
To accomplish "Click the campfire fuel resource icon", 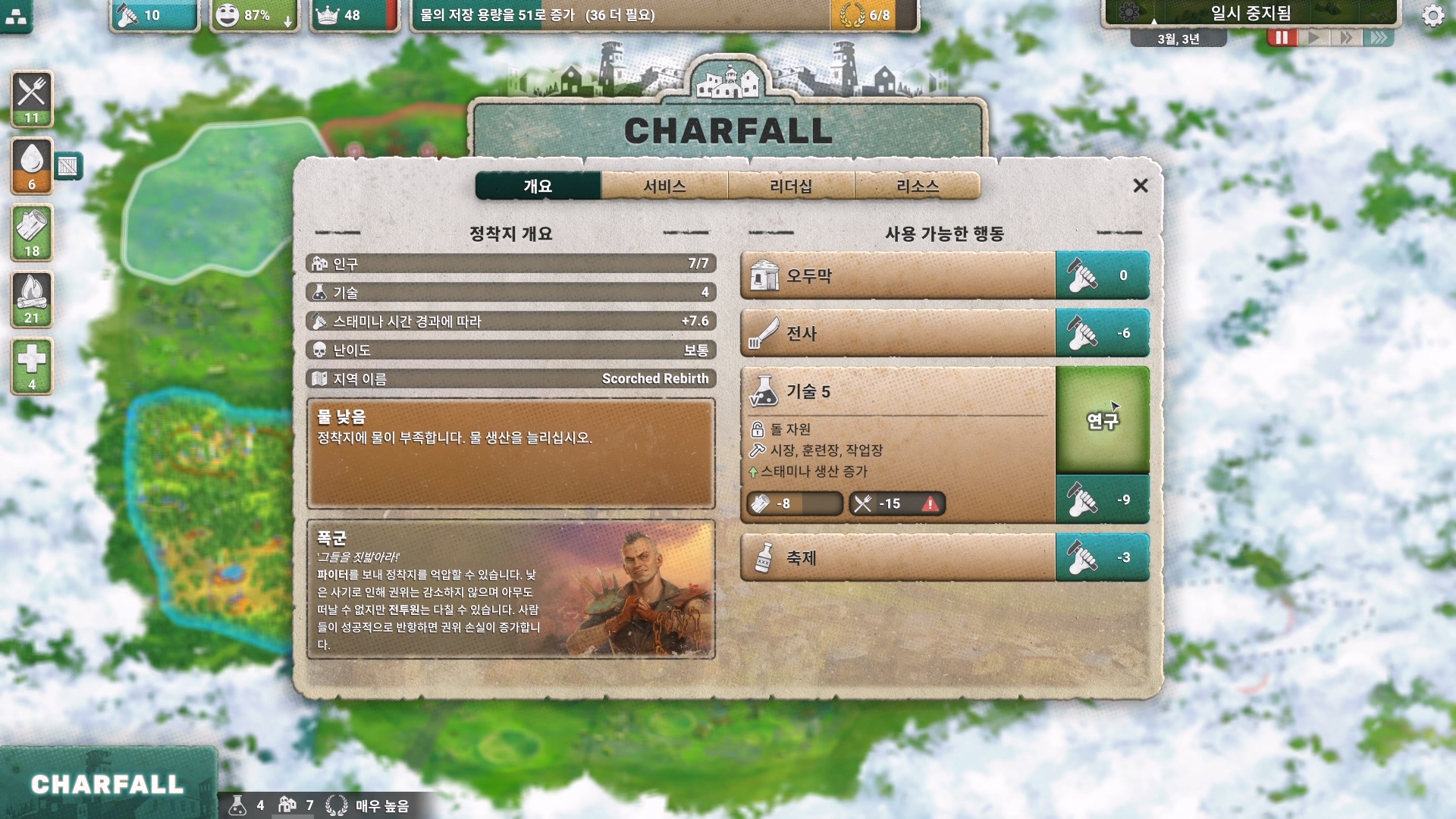I will [x=32, y=299].
